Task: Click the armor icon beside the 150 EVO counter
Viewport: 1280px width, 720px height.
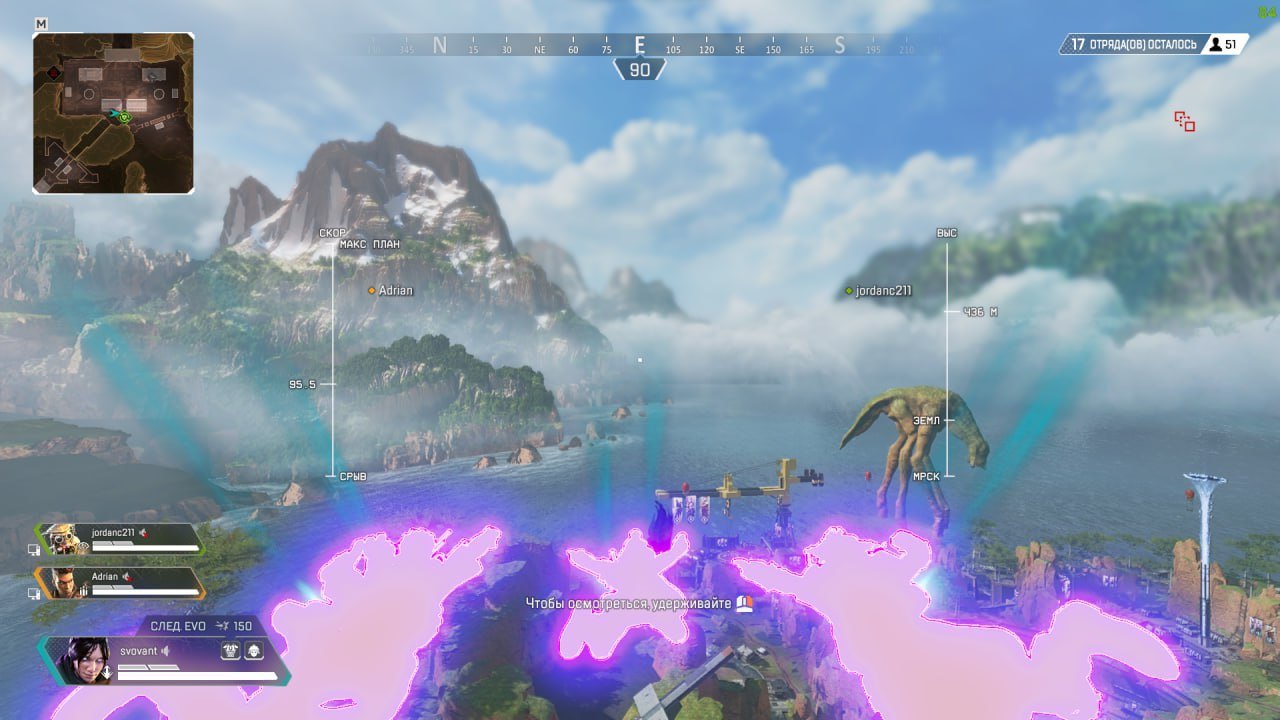Action: coord(223,625)
